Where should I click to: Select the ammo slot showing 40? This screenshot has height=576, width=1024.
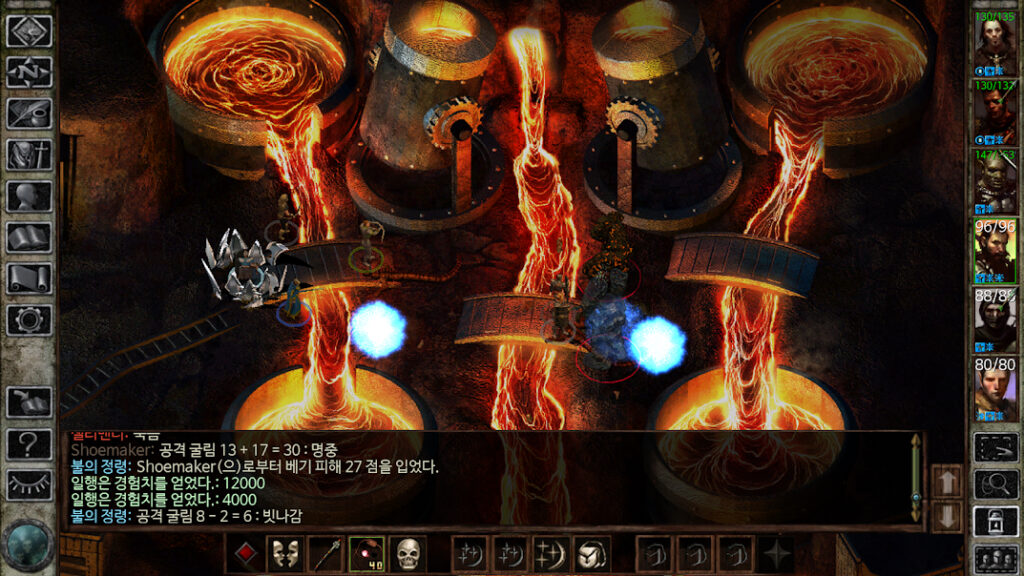(366, 553)
